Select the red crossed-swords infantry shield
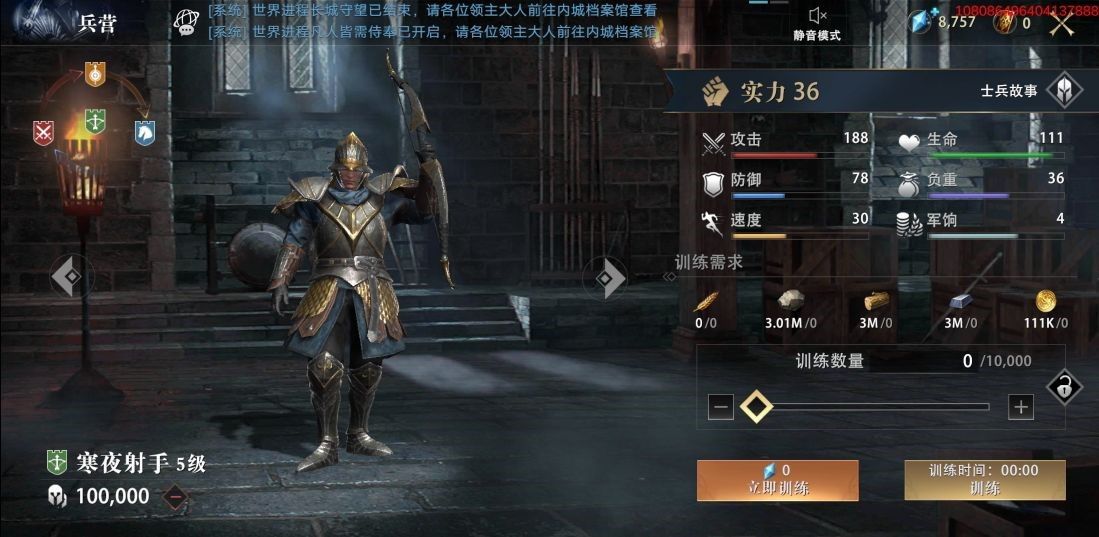1099x537 pixels. (43, 132)
